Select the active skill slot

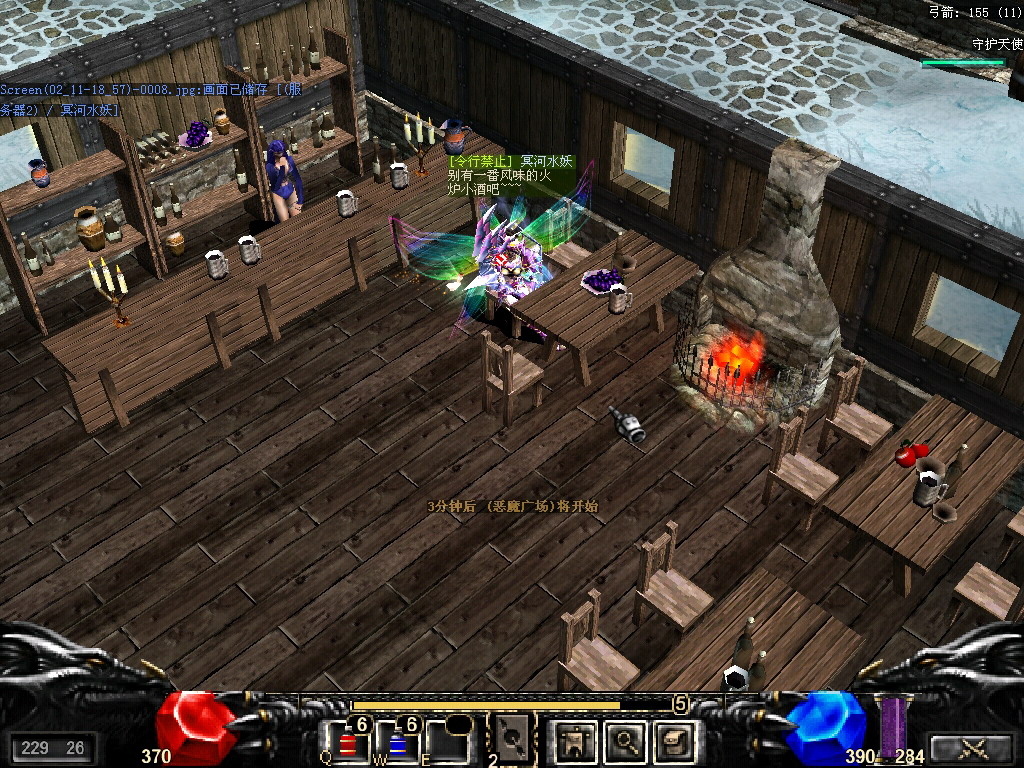pyautogui.click(x=512, y=740)
